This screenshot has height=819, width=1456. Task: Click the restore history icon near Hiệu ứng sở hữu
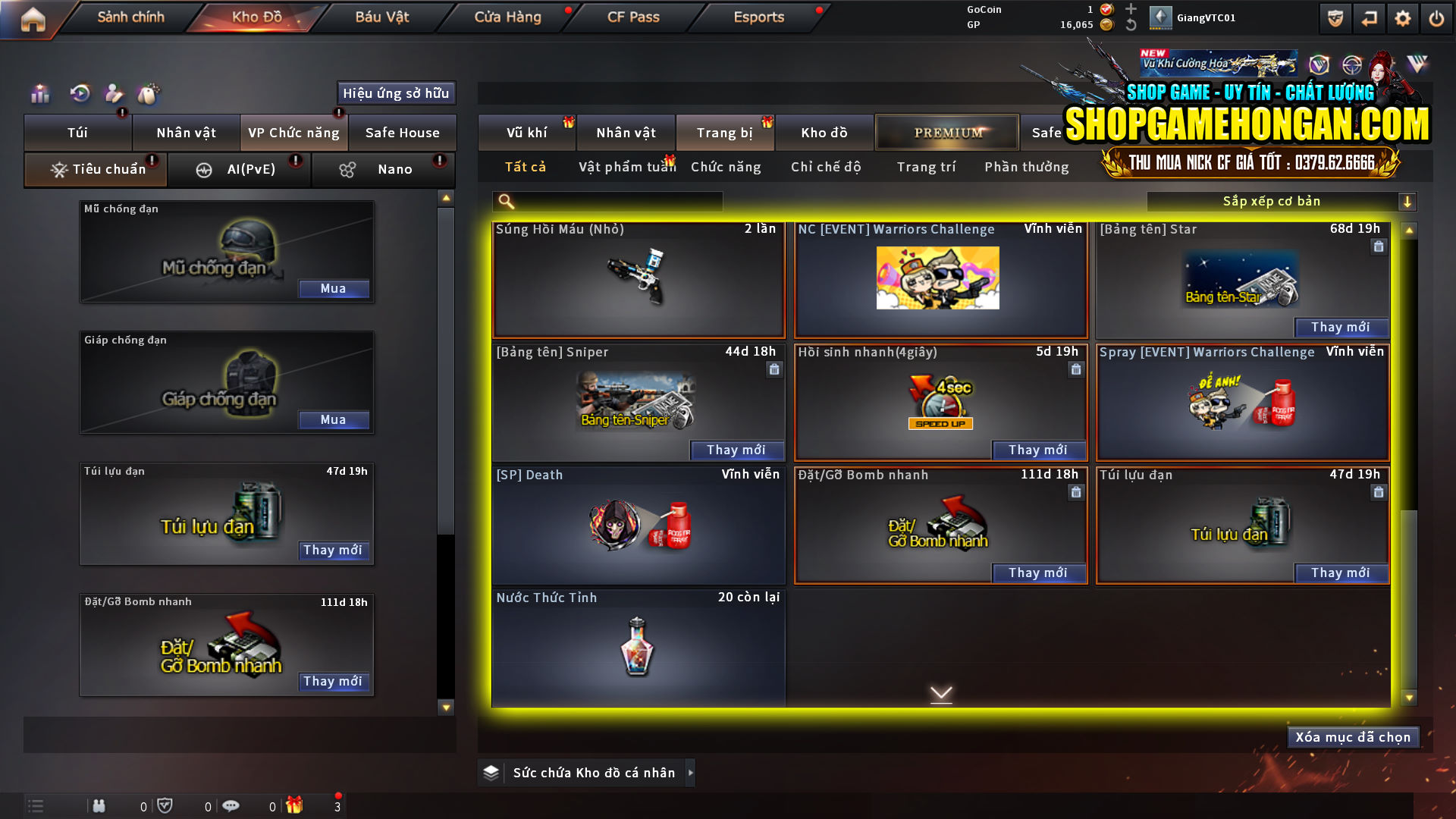(79, 93)
